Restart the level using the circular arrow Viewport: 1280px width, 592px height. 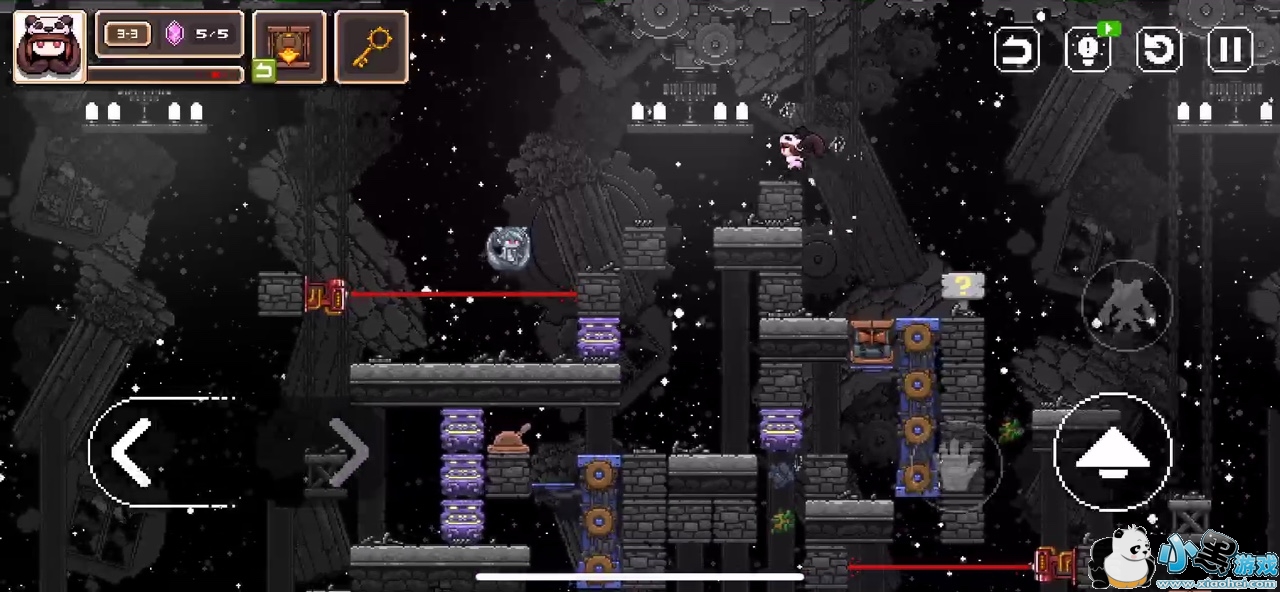[1159, 49]
